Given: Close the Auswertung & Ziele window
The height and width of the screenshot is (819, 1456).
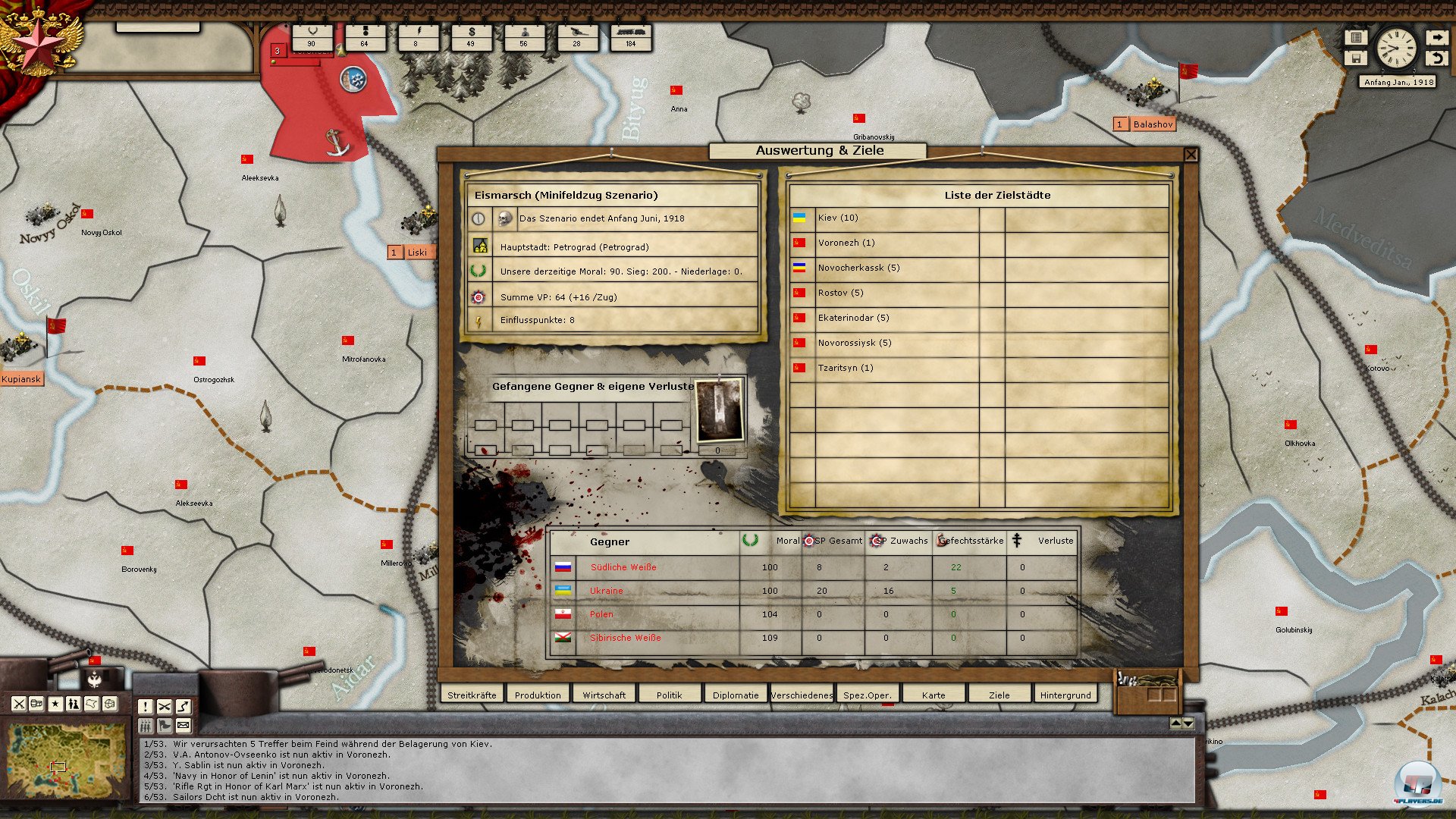Looking at the screenshot, I should (1191, 155).
